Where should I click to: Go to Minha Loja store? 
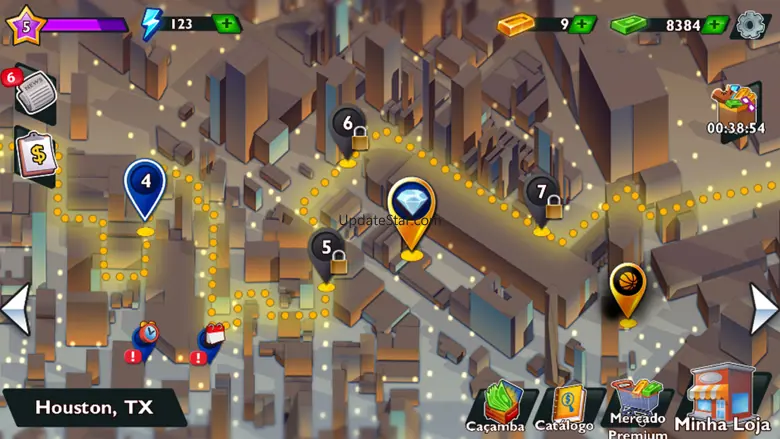click(x=724, y=398)
